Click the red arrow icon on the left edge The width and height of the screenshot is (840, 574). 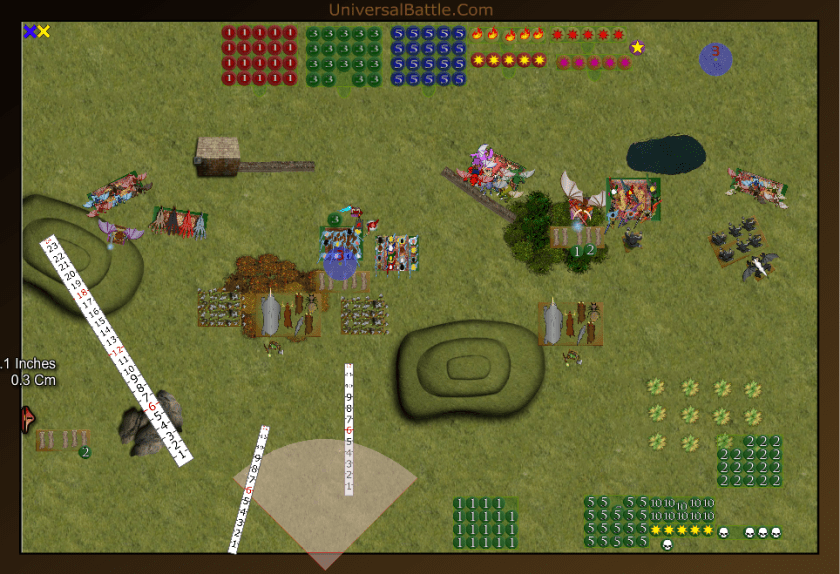tap(26, 420)
